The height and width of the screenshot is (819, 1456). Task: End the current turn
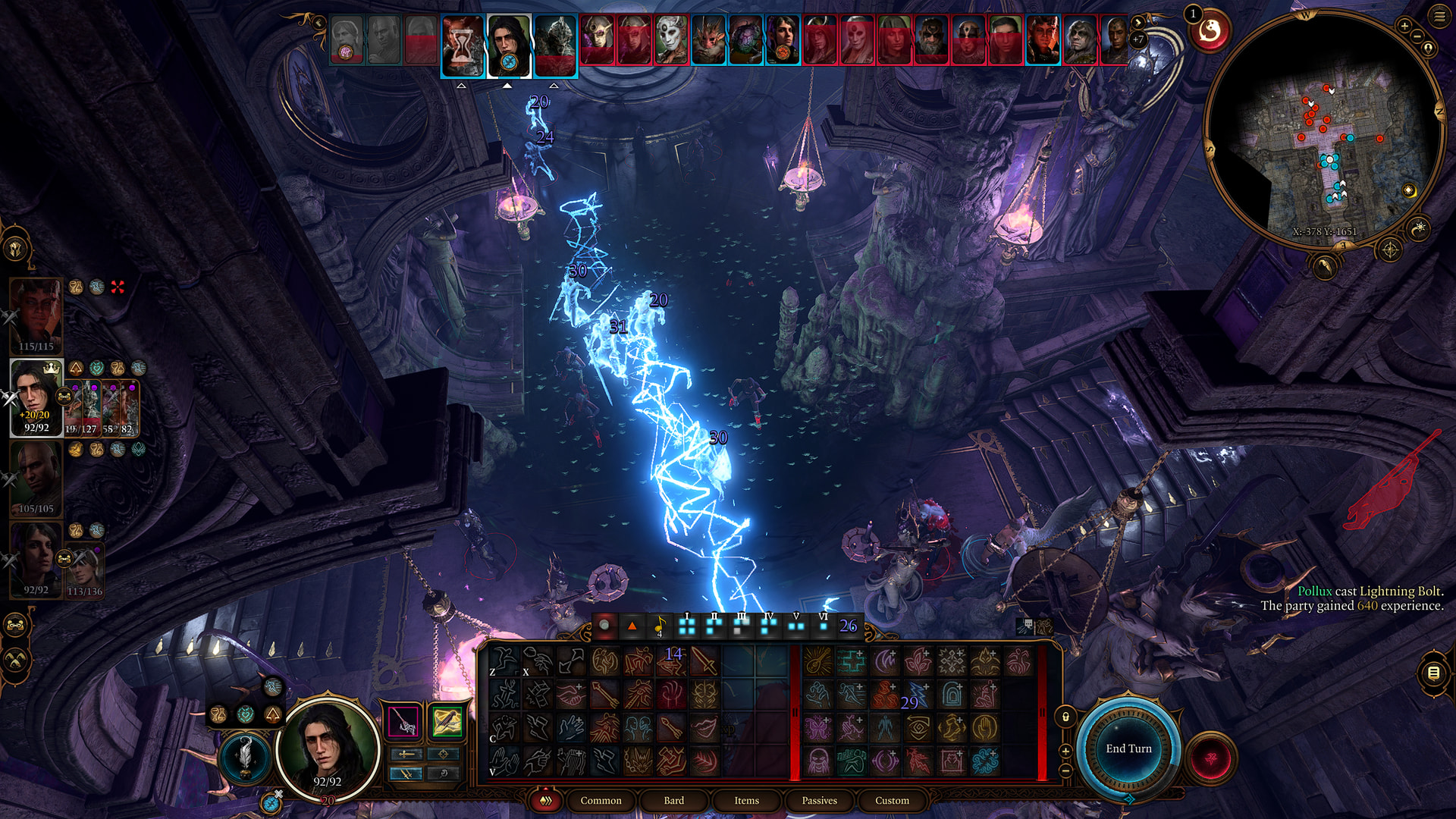point(1128,748)
